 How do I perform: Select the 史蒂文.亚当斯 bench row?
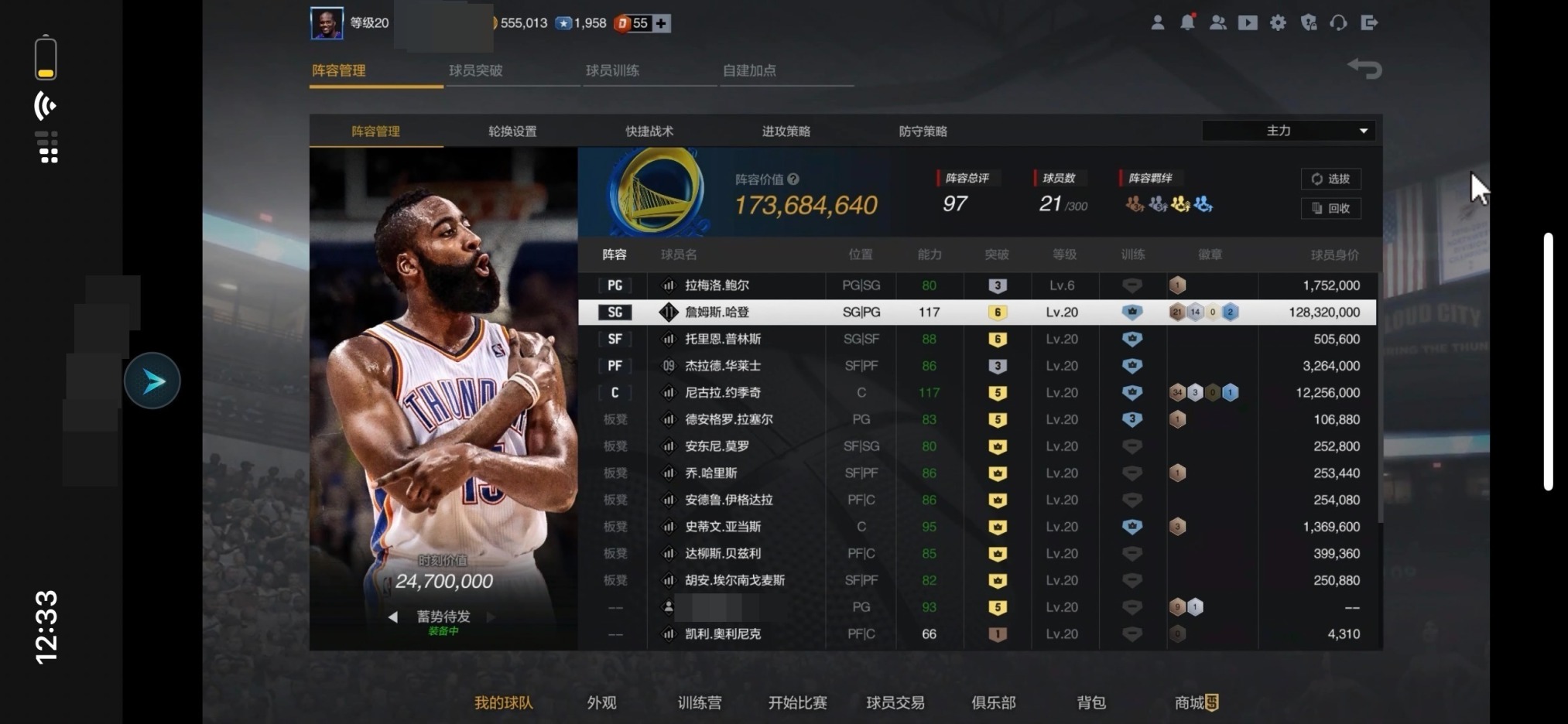pyautogui.click(x=722, y=527)
